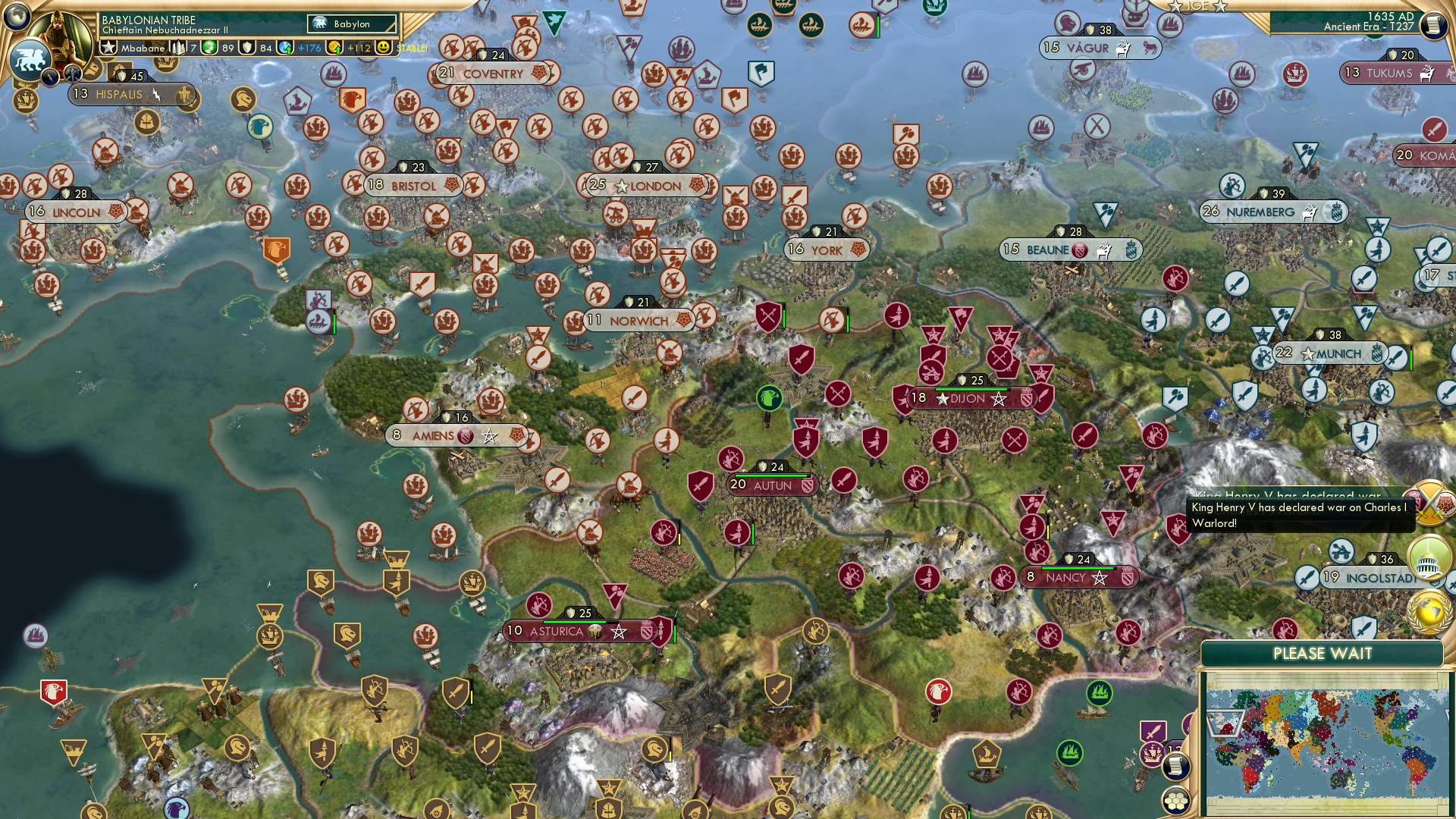The image size is (1456, 819).
Task: Toggle the hammer icon beside the portrait
Action: (72, 72)
